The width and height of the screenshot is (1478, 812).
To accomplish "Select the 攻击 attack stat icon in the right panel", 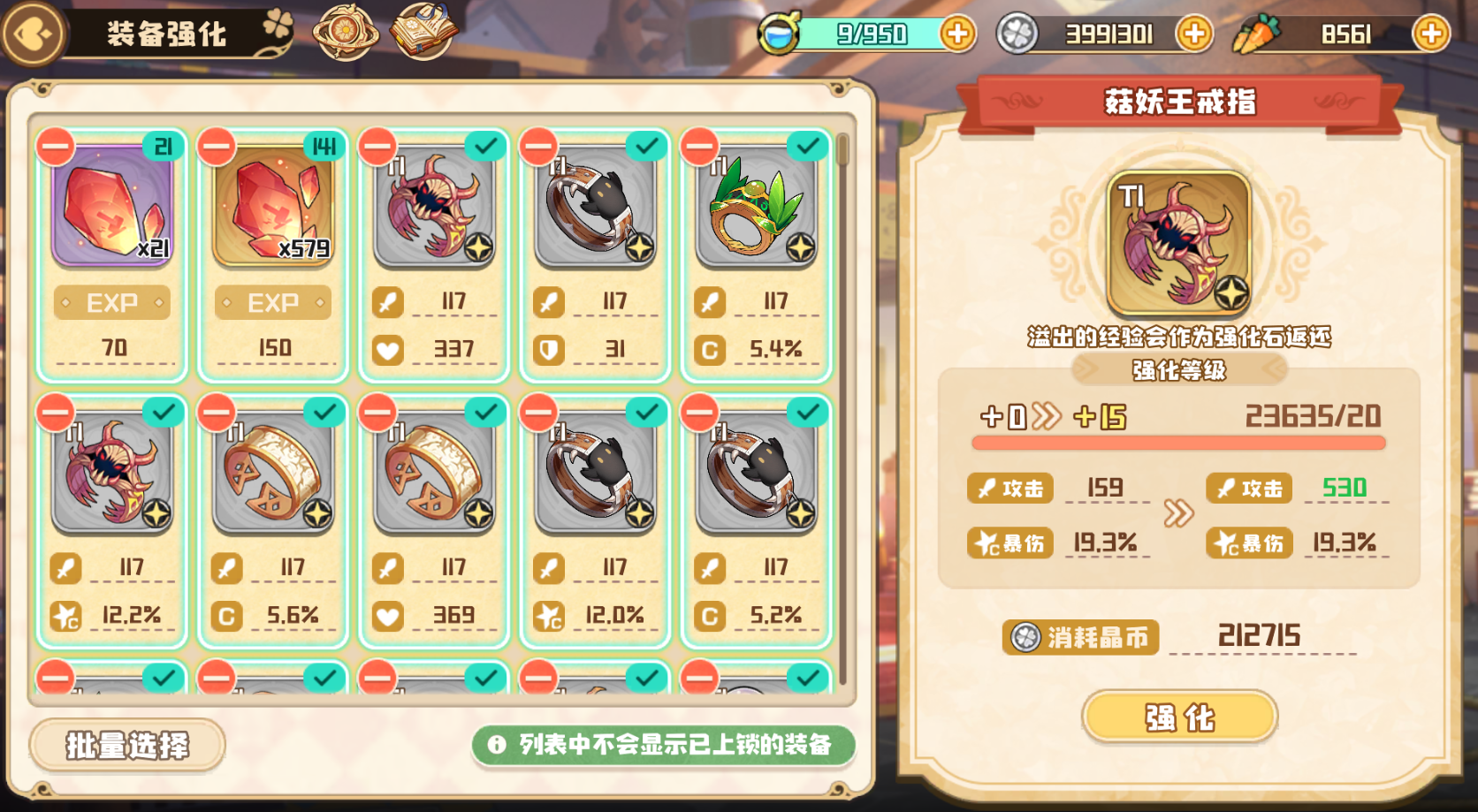I will click(1010, 488).
